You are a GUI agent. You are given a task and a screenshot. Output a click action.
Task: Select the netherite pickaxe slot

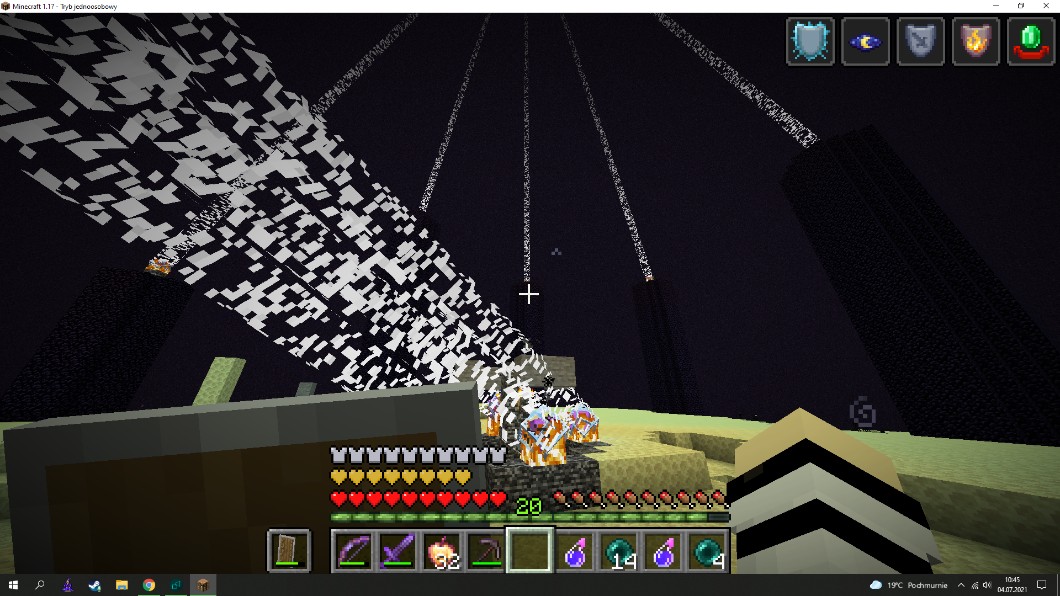point(486,551)
